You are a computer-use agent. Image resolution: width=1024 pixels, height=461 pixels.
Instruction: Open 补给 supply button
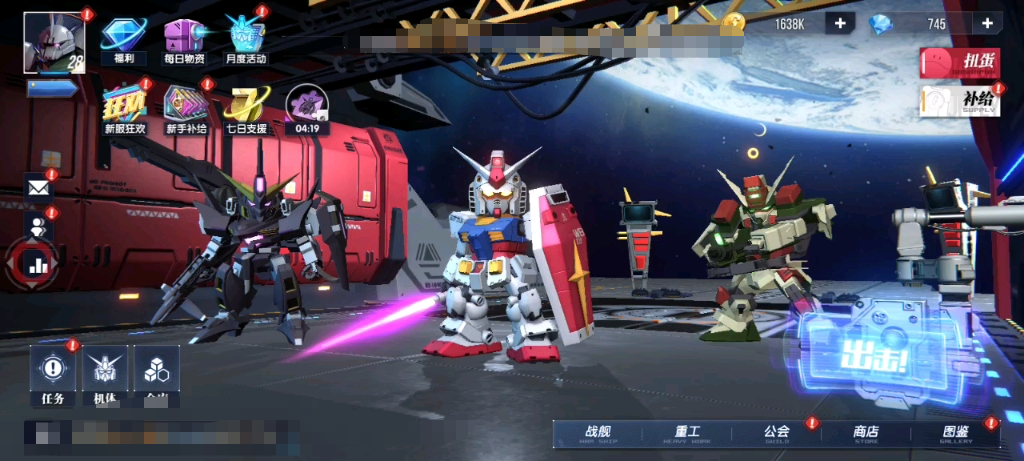(960, 101)
